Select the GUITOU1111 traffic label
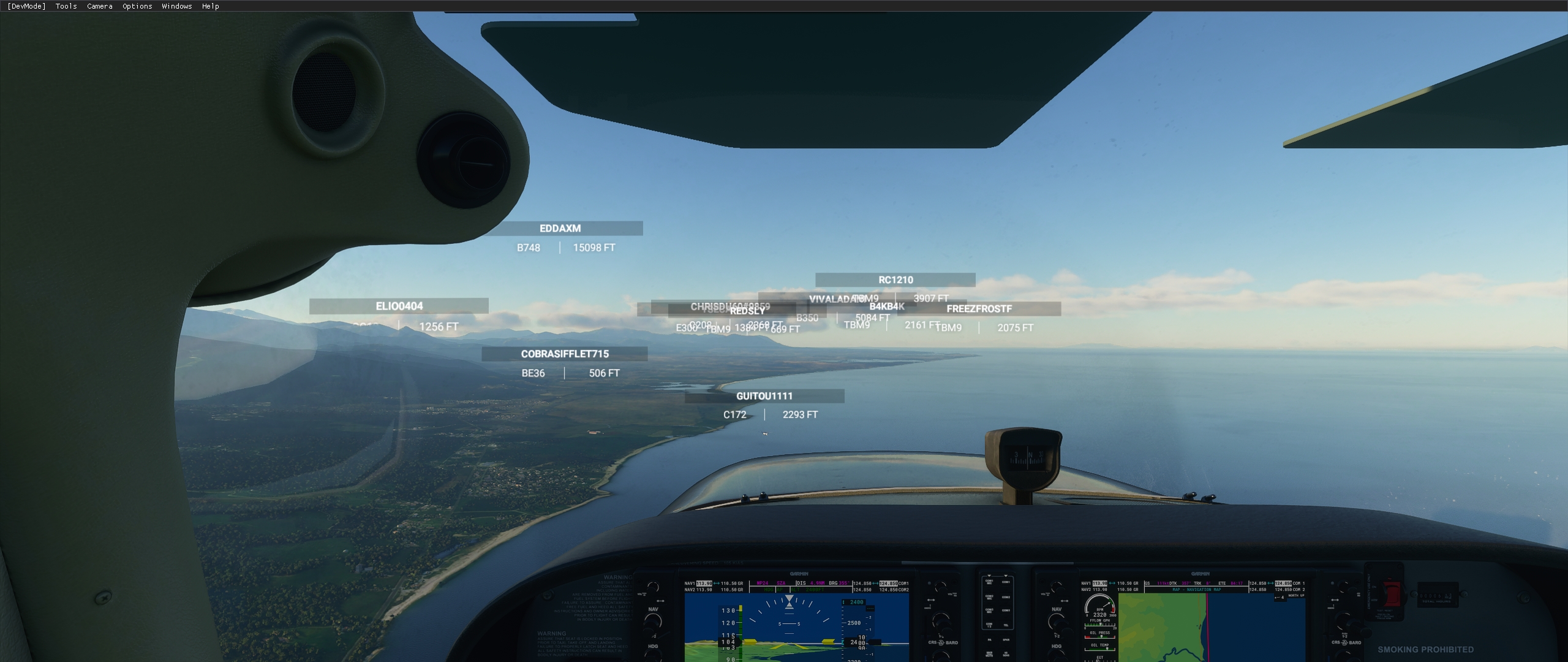Viewport: 1568px width, 662px height. click(764, 395)
